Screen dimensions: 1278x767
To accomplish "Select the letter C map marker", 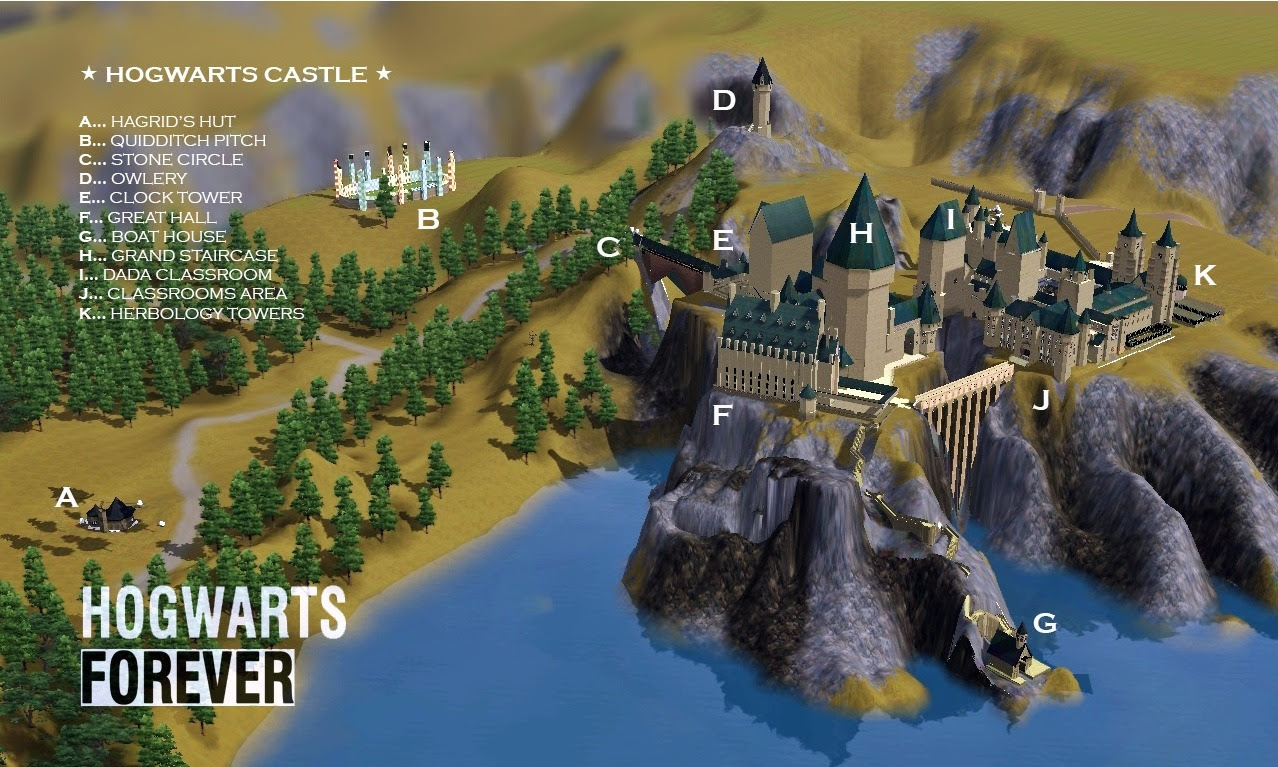I will coord(608,247).
